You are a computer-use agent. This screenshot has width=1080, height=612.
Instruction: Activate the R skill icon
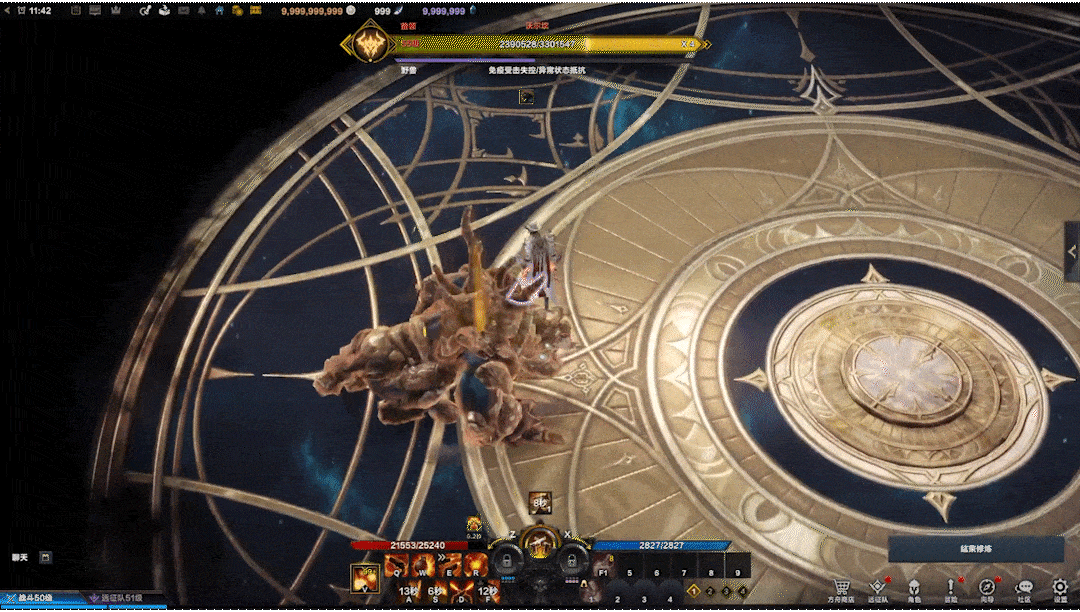coord(473,566)
